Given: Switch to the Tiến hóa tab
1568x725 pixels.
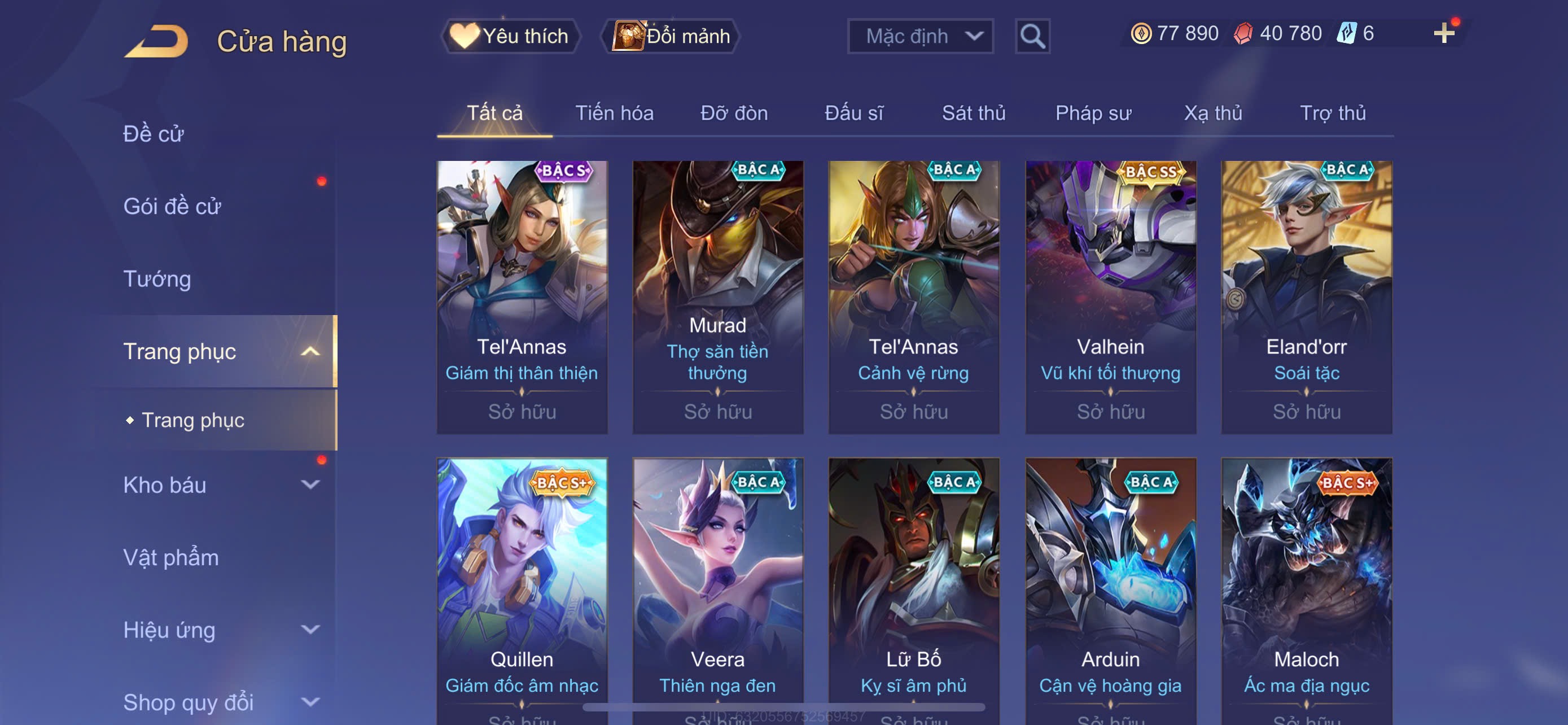Looking at the screenshot, I should [x=614, y=113].
